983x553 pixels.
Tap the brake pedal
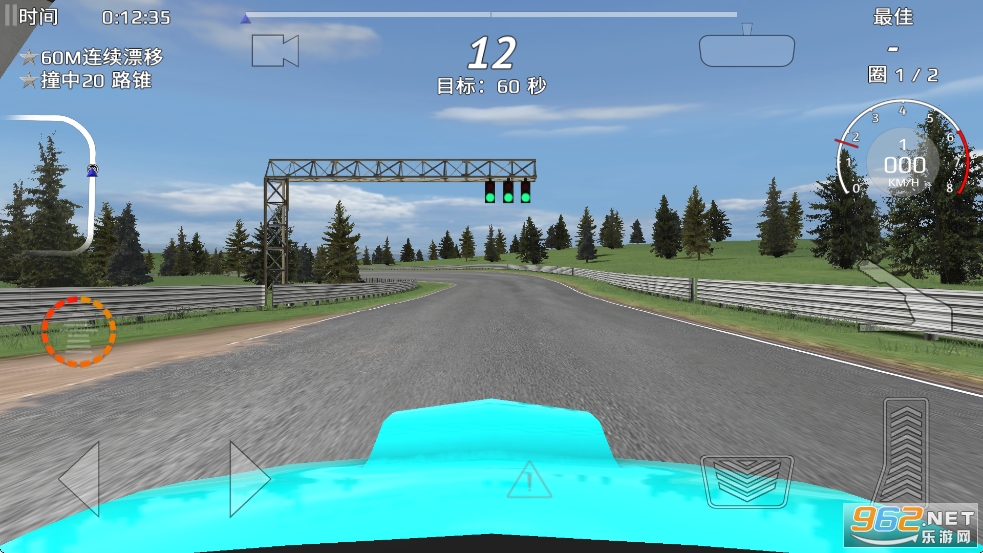click(x=747, y=480)
